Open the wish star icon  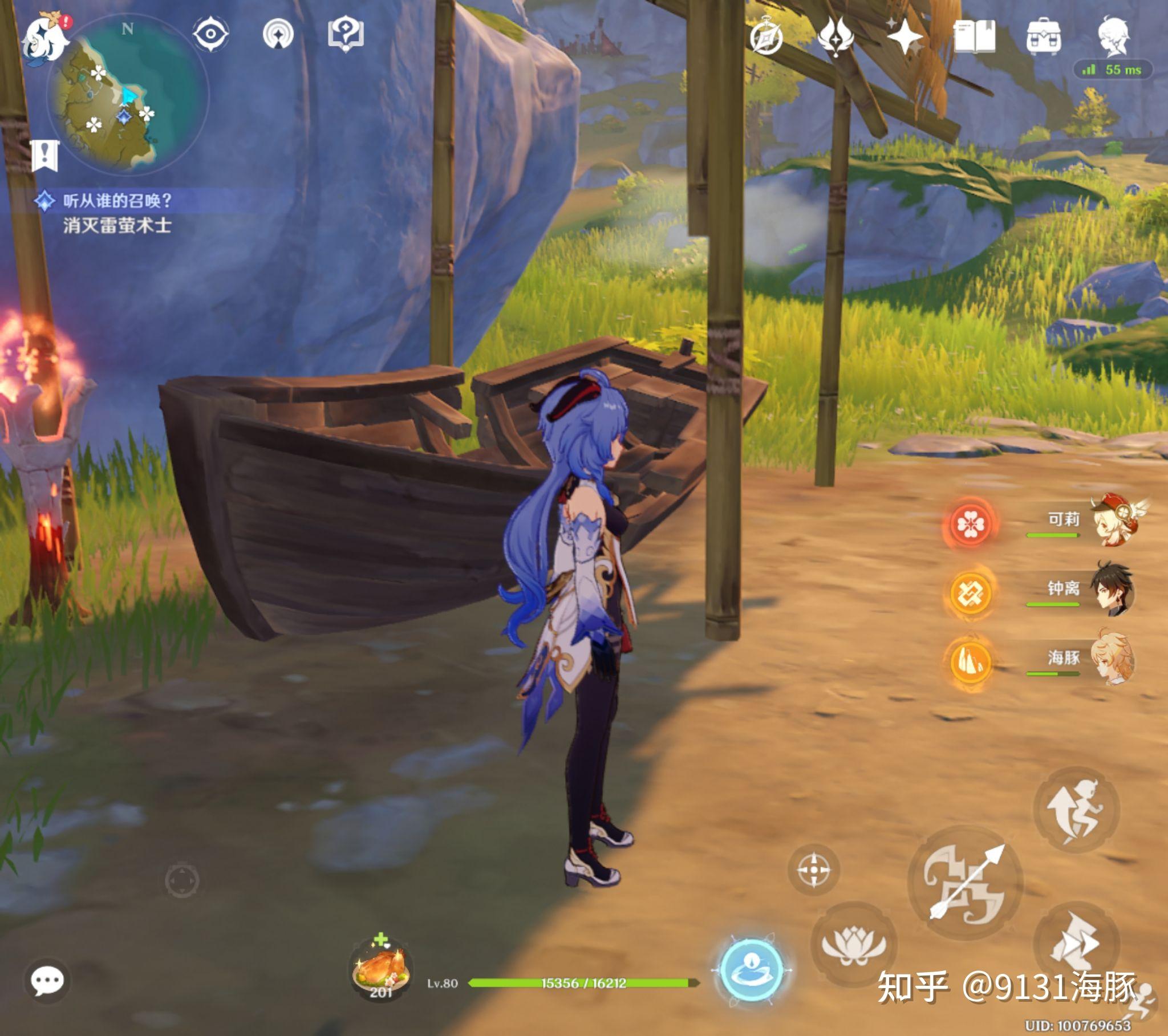905,36
